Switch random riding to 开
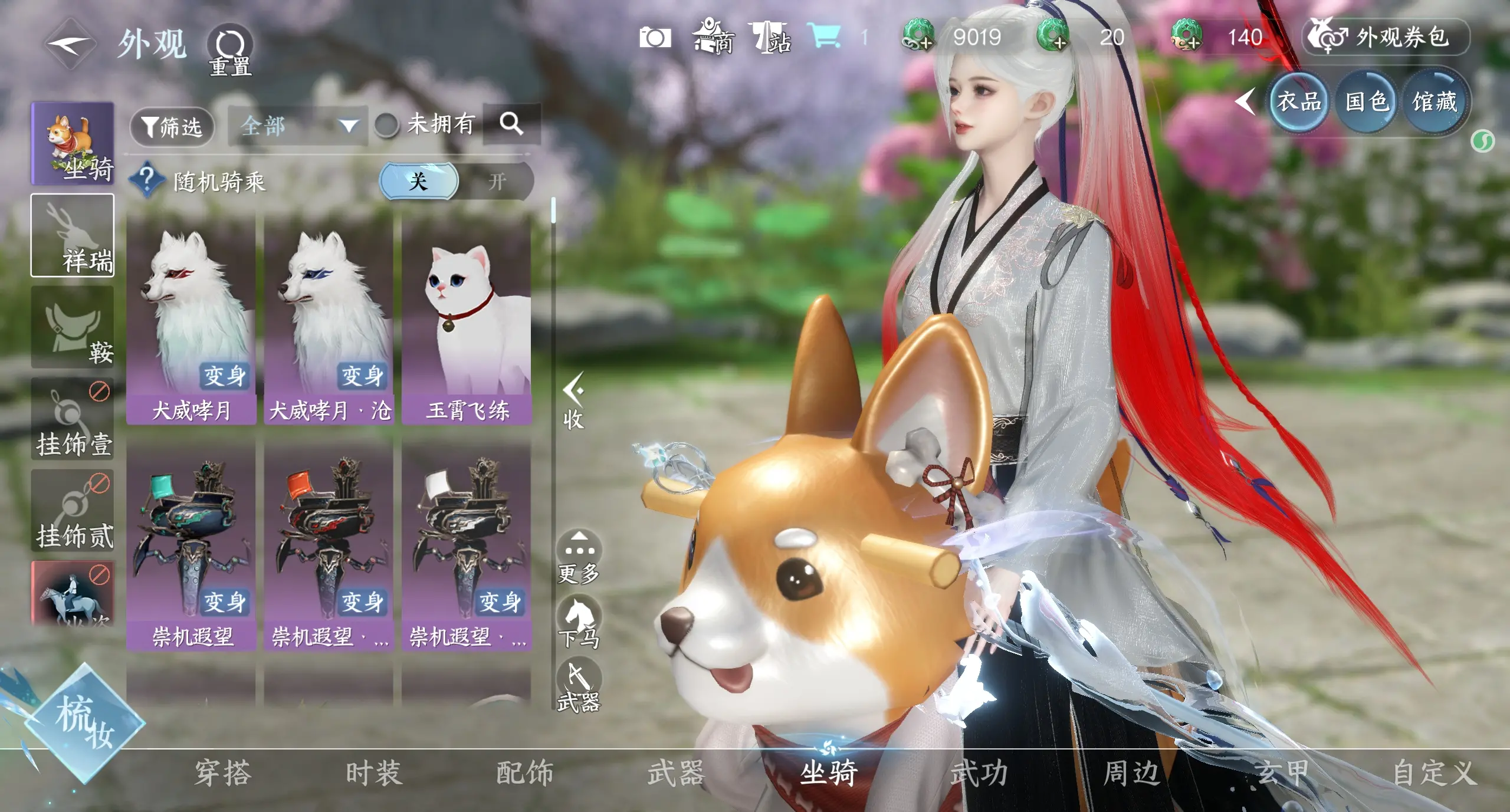 pos(497,182)
